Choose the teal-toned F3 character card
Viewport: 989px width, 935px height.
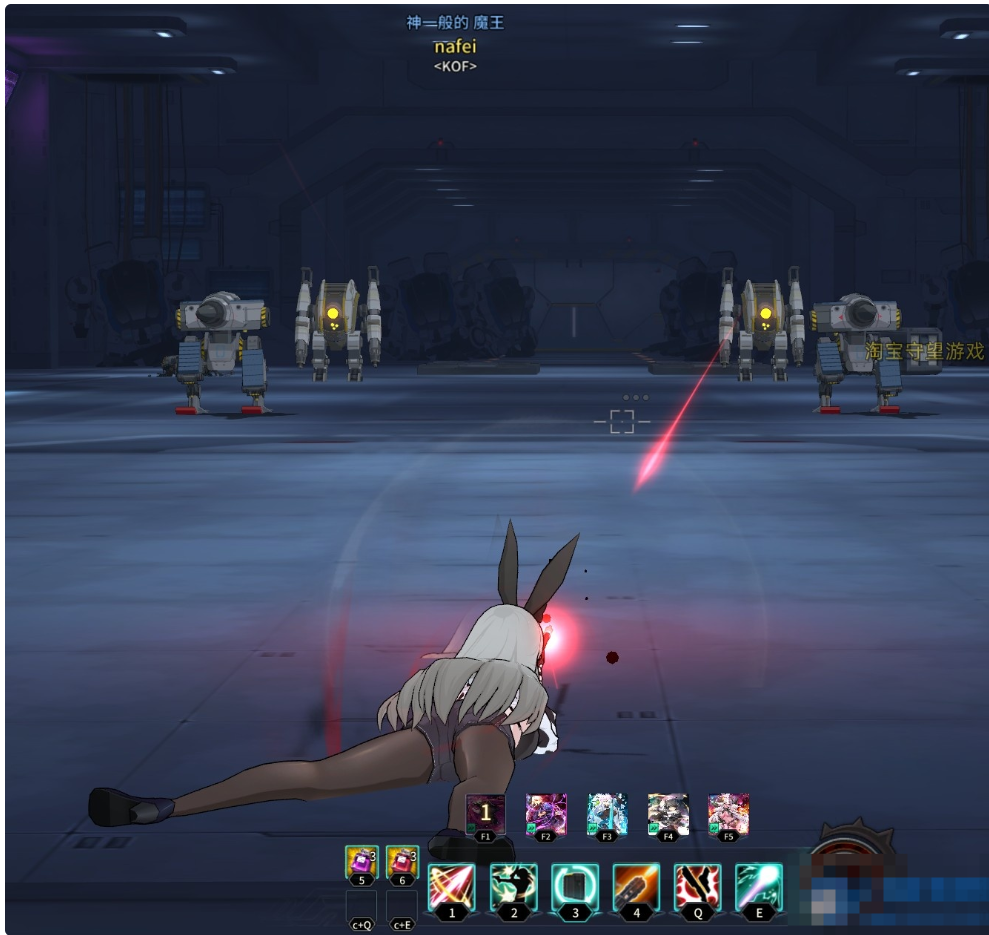(607, 813)
